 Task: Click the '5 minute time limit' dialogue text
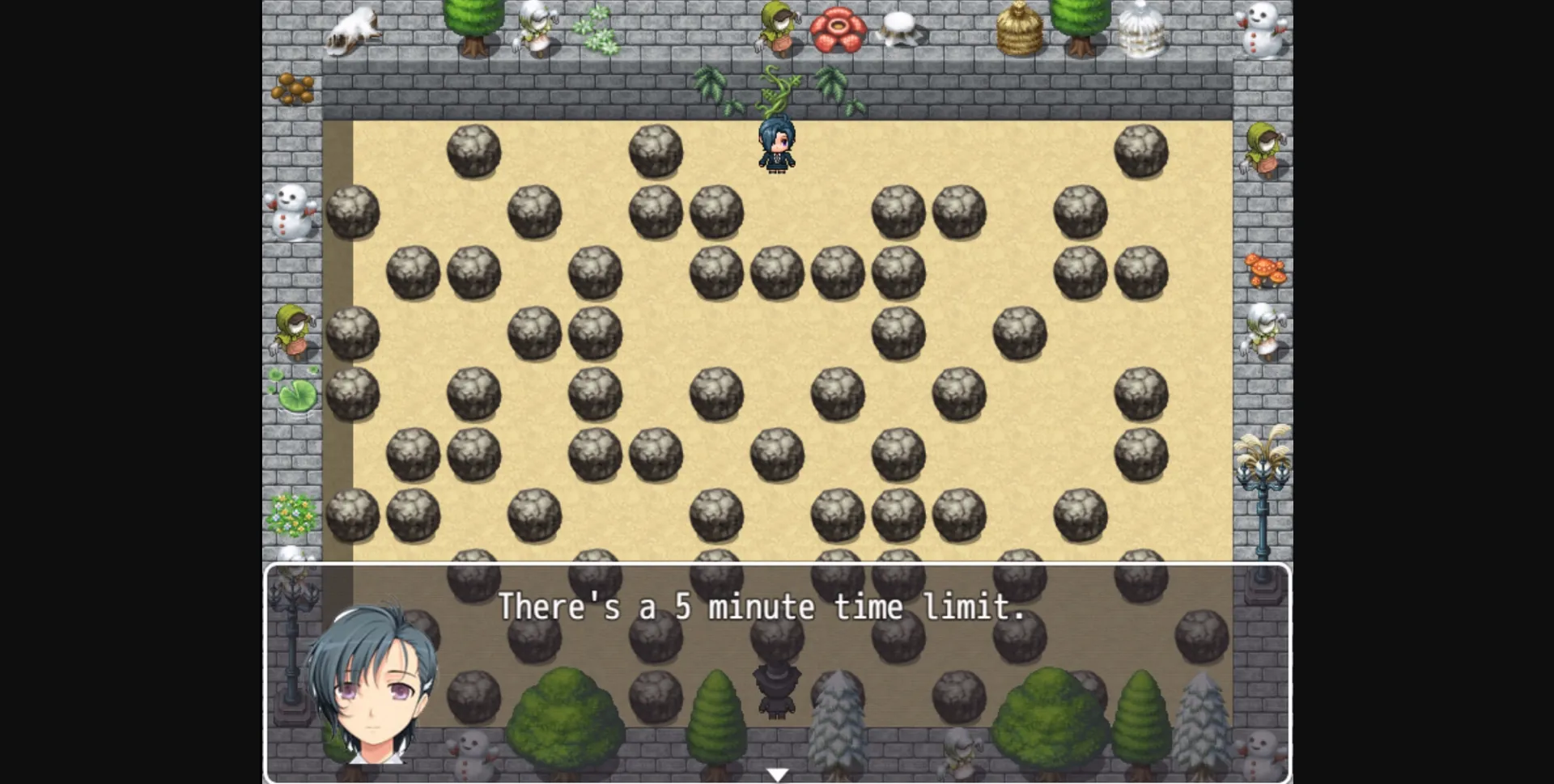click(x=762, y=607)
